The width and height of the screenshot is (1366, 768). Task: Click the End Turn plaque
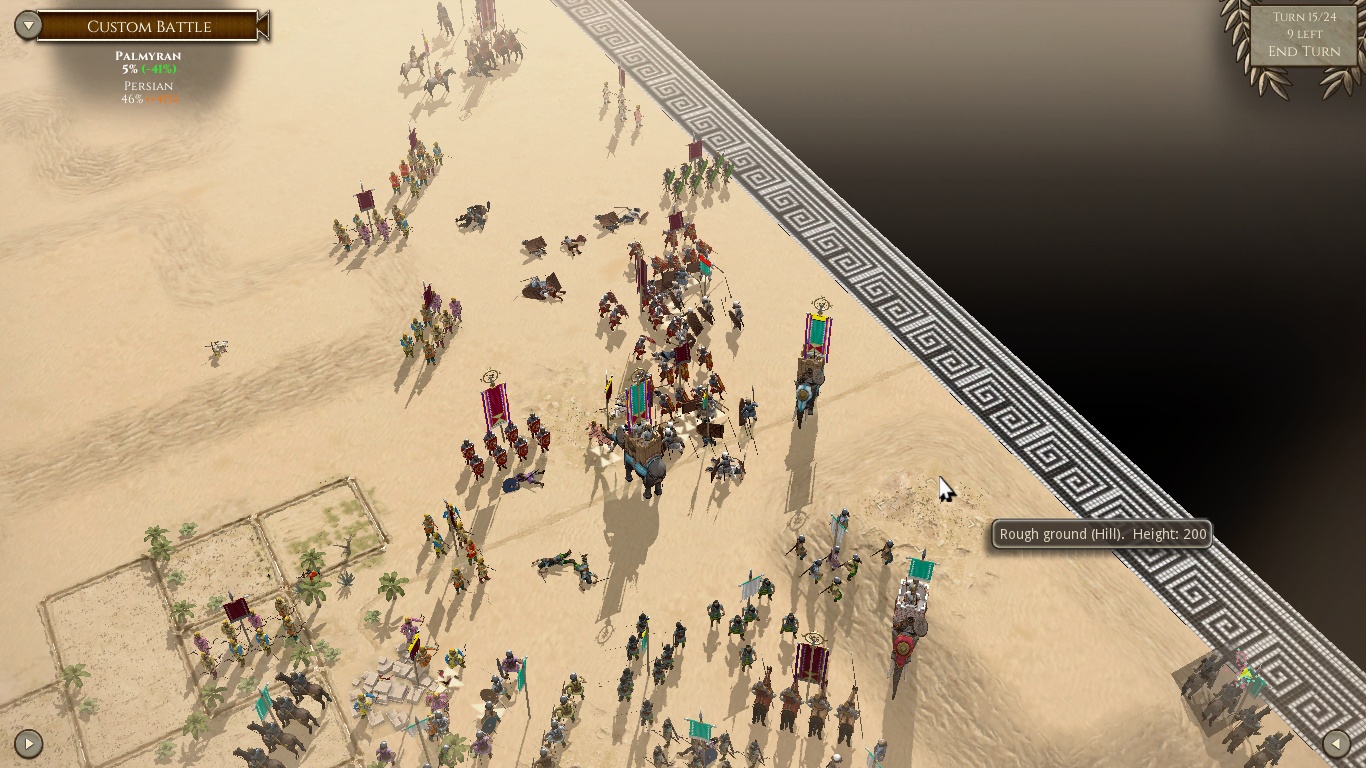point(1303,51)
